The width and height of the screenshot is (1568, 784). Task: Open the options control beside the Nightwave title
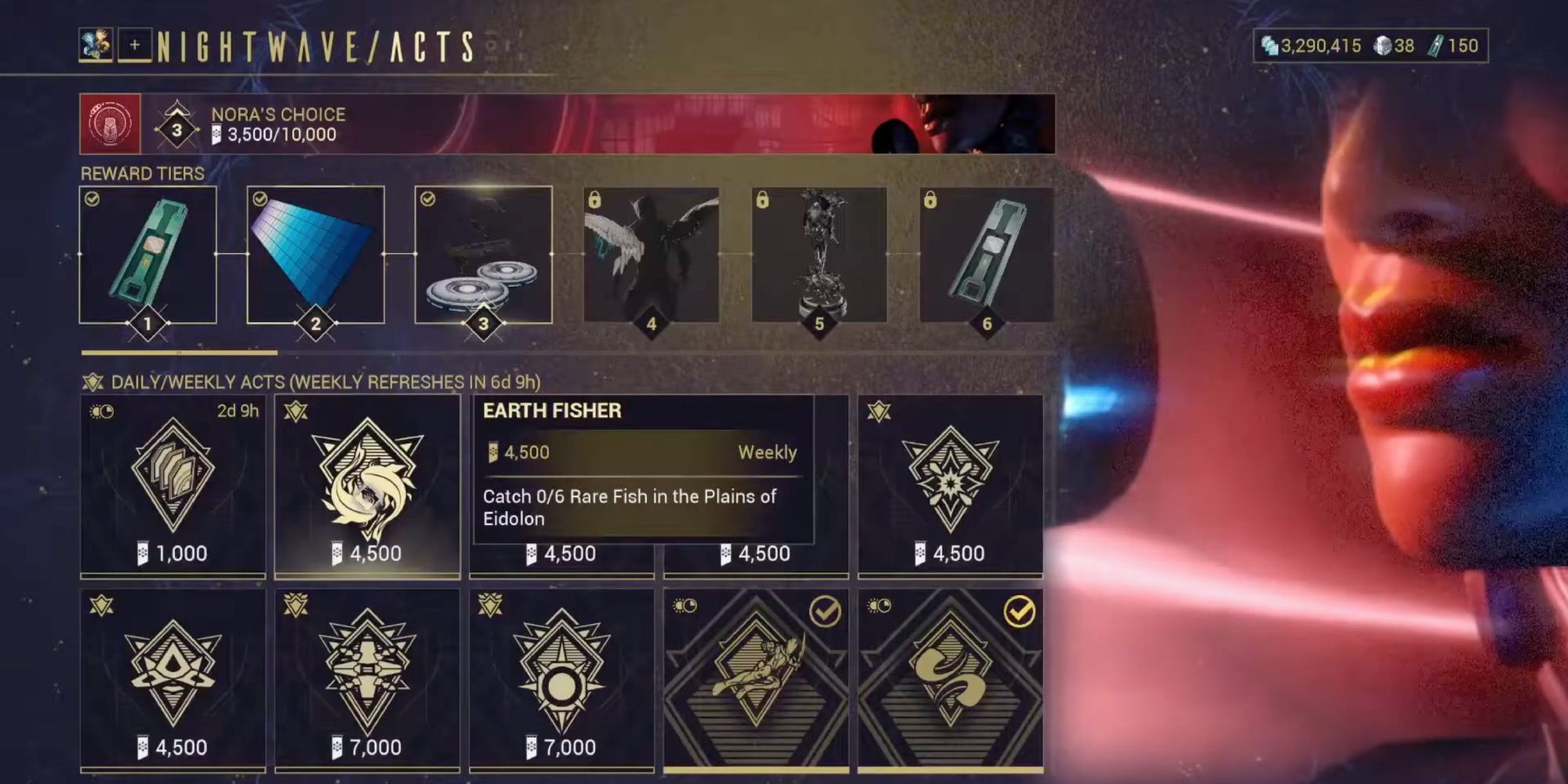coord(493,45)
